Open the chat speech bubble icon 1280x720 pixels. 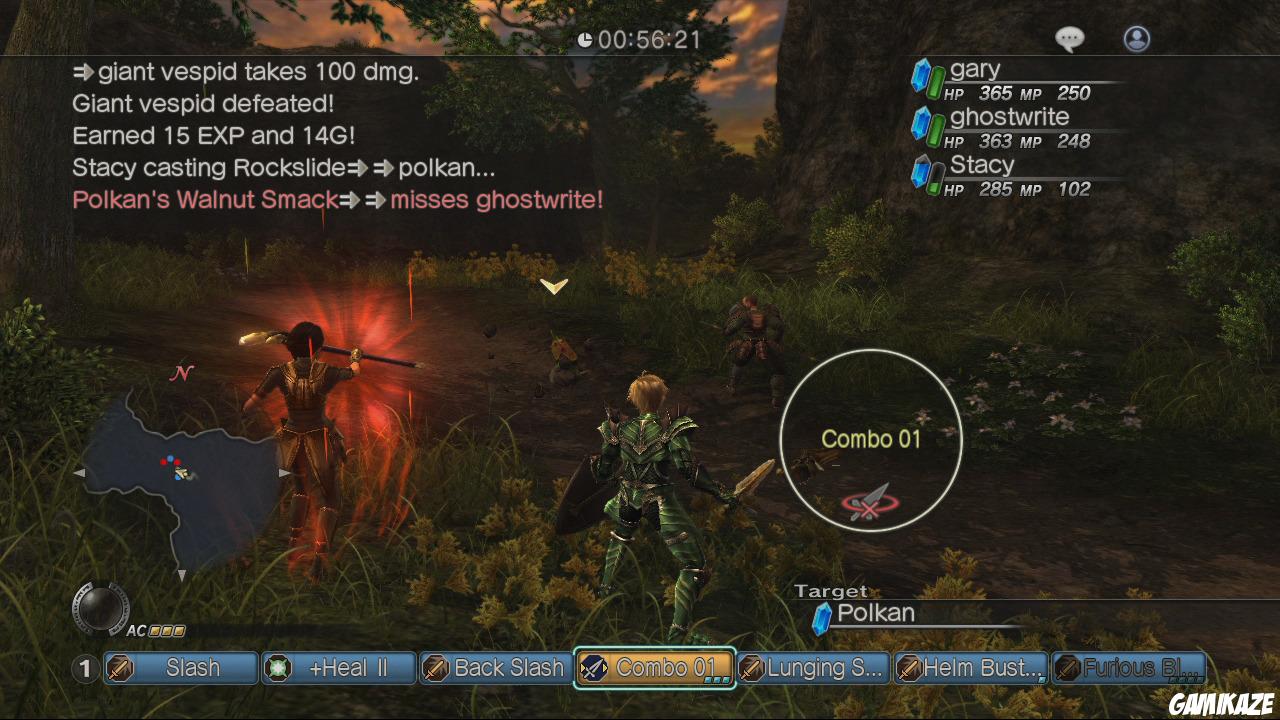click(1070, 39)
